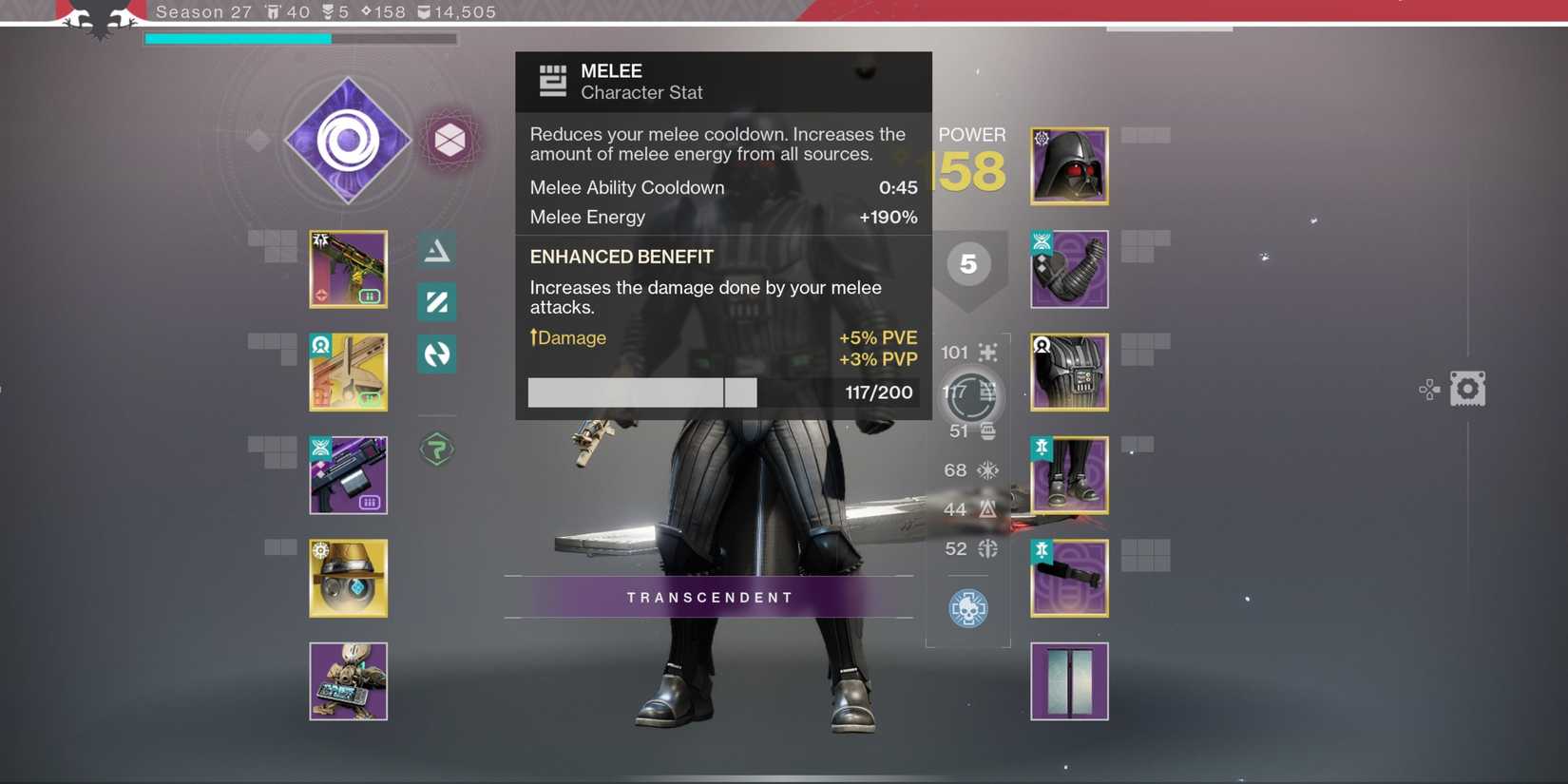Screen dimensions: 1568x784
Task: Click the Ghost slot icon beside the subclass
Action: pos(451,140)
